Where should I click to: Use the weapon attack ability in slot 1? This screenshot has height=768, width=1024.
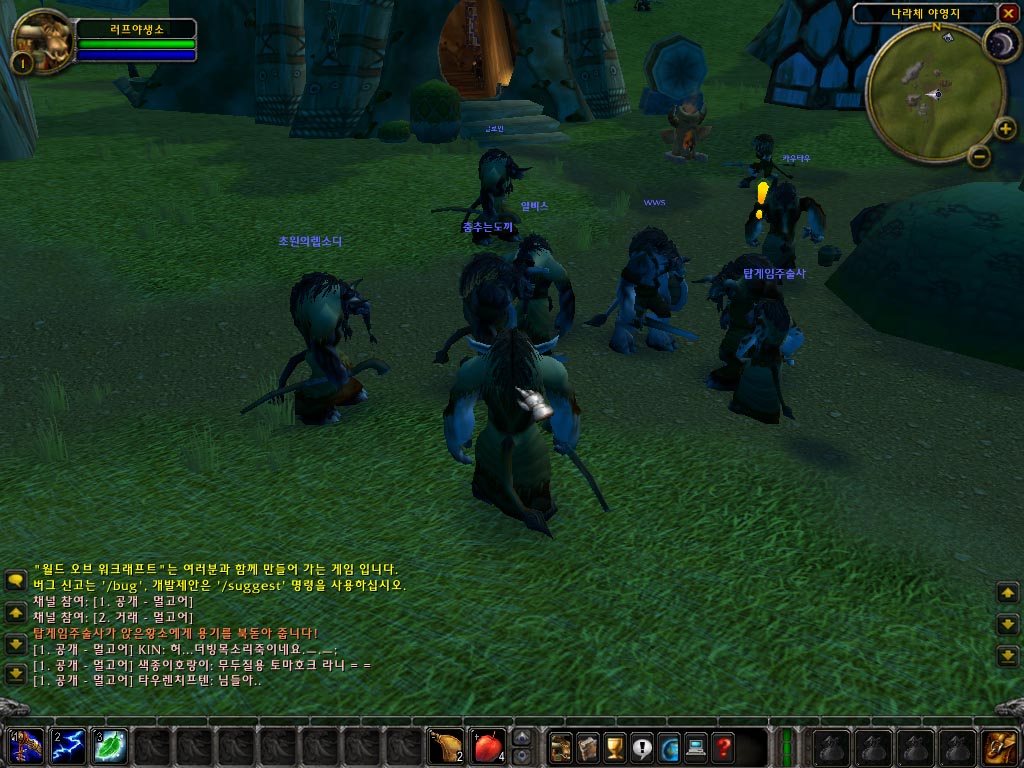(24, 746)
